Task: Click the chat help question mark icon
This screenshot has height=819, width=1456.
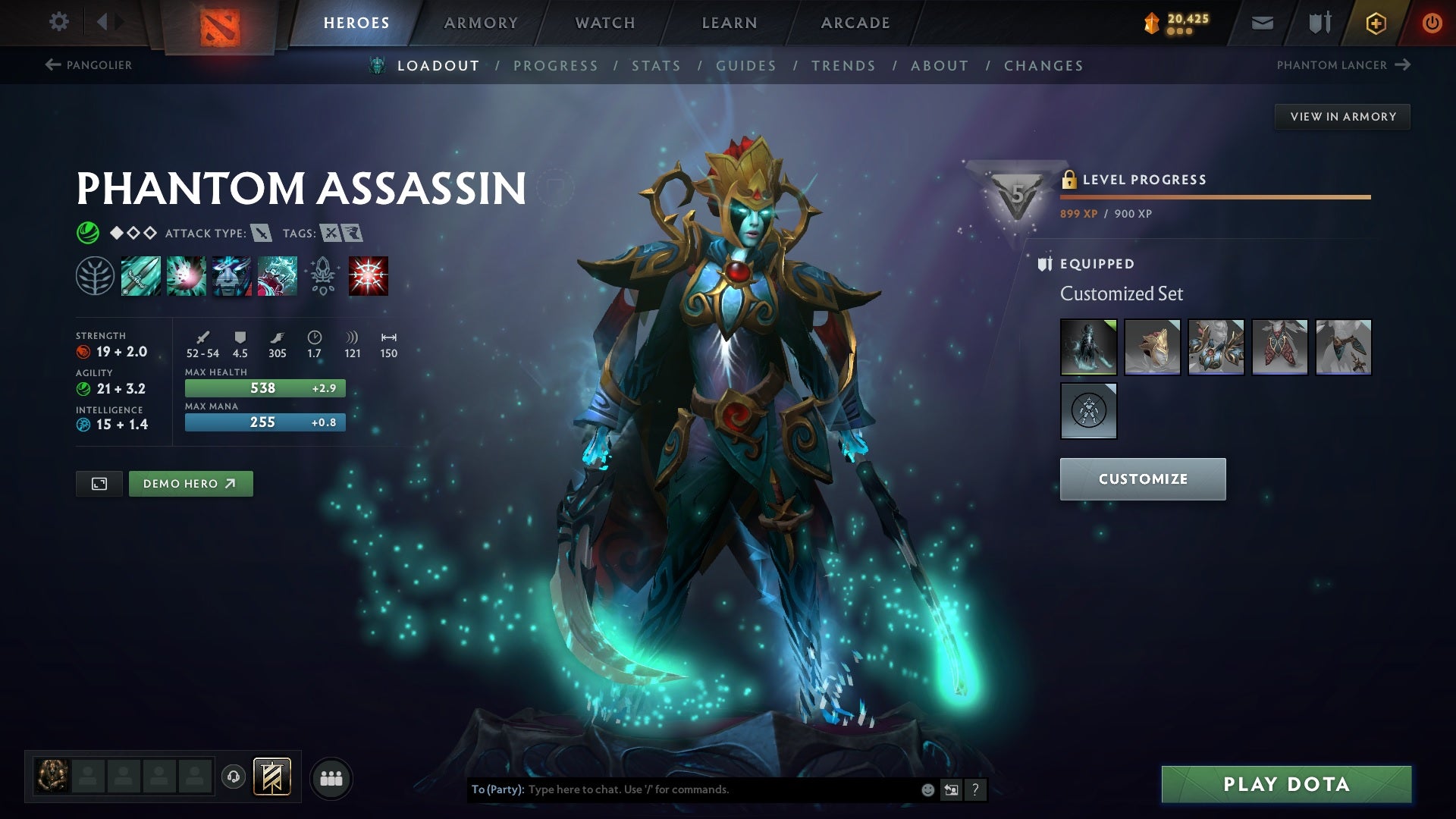Action: click(976, 789)
